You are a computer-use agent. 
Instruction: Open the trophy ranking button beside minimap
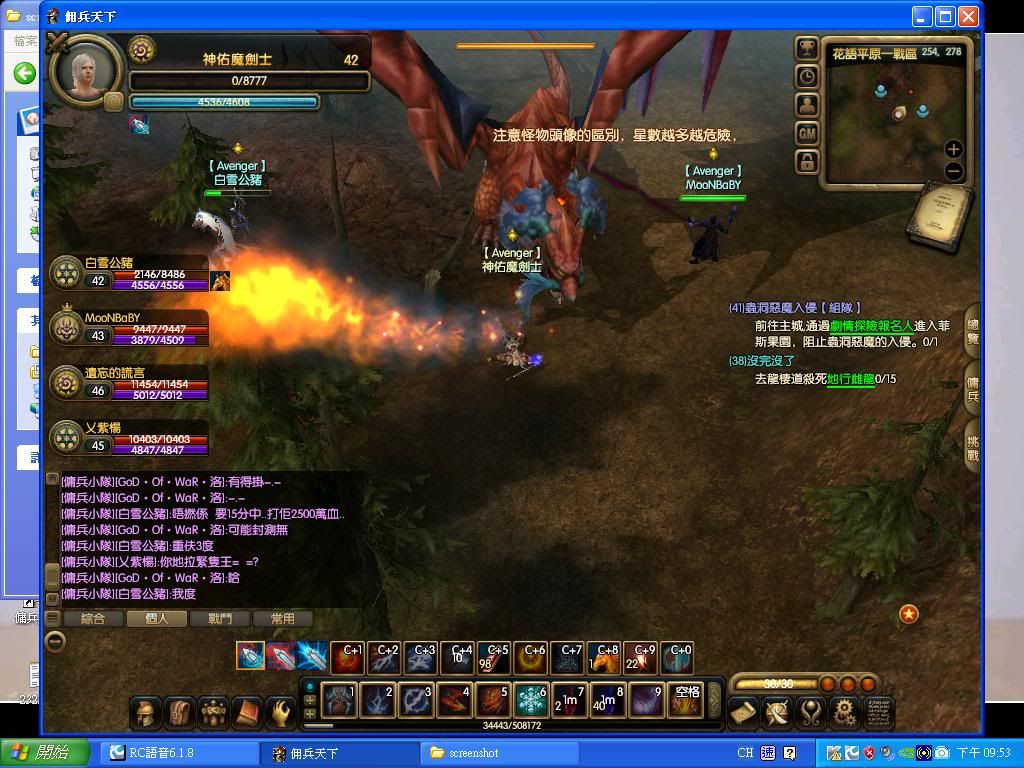pyautogui.click(x=807, y=48)
